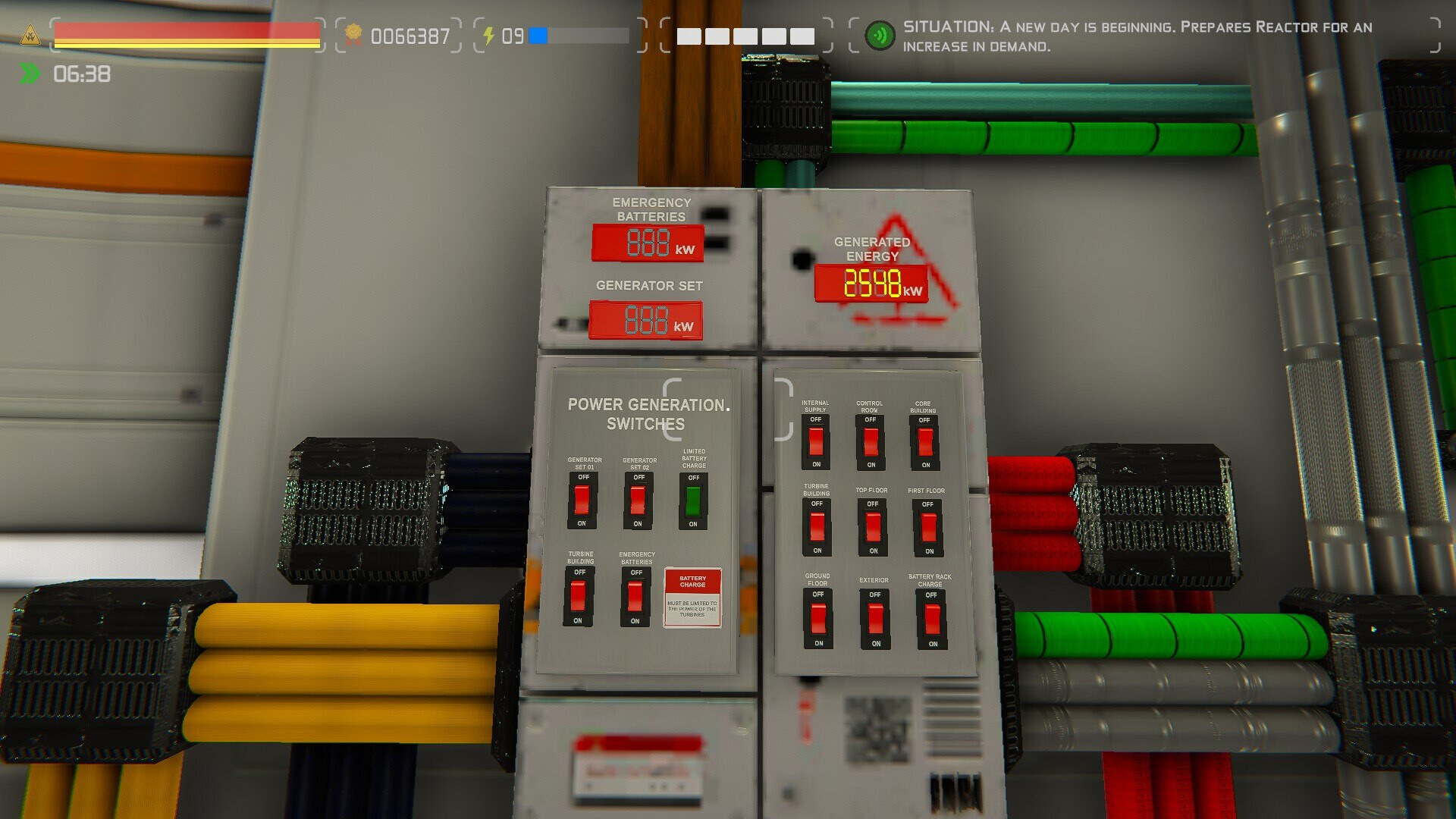
Task: Toggle the BATTERY RACK CHARGE switch
Action: coord(930,618)
